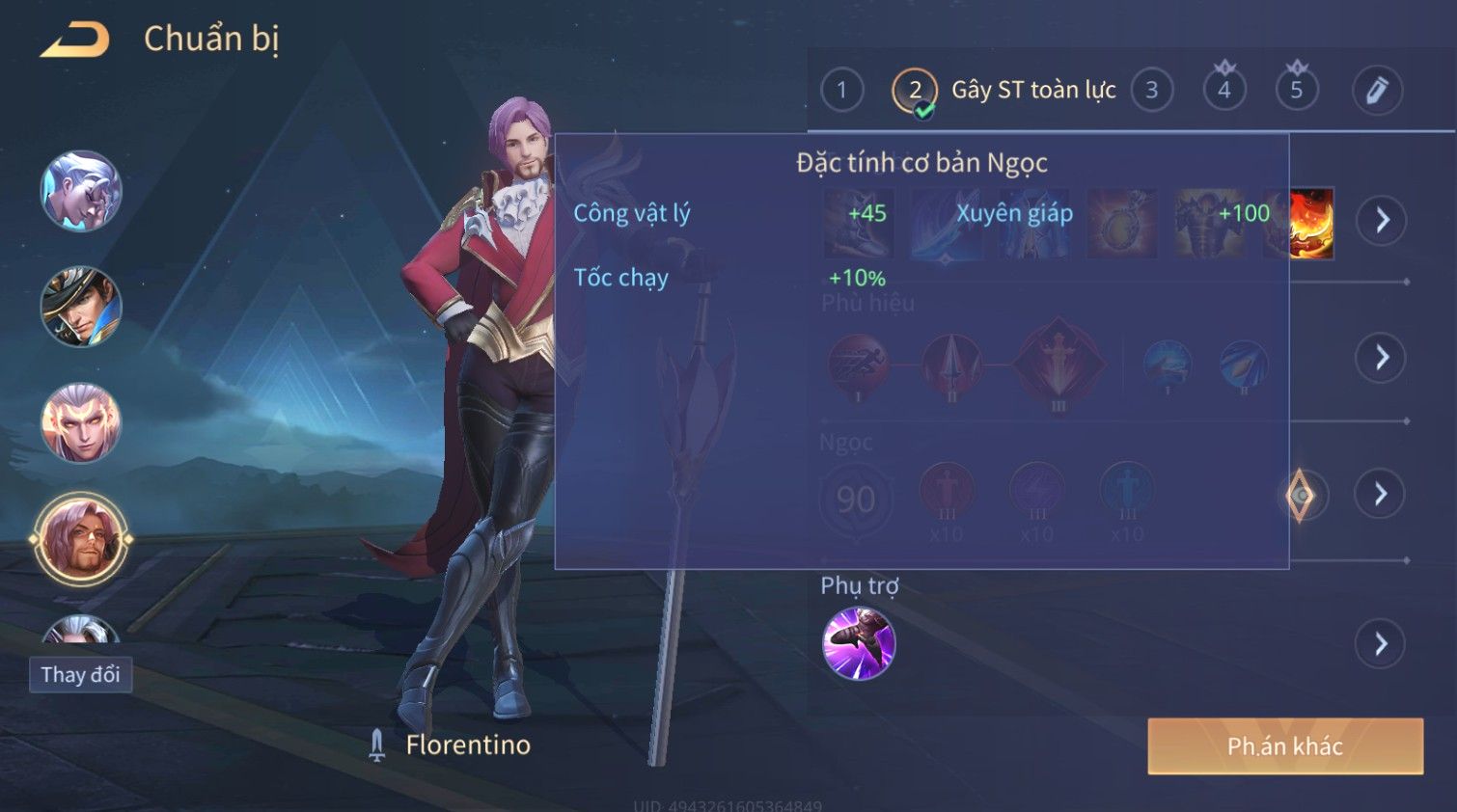The height and width of the screenshot is (812, 1457).
Task: Tap the diamond arcana detail icon
Action: [1301, 496]
